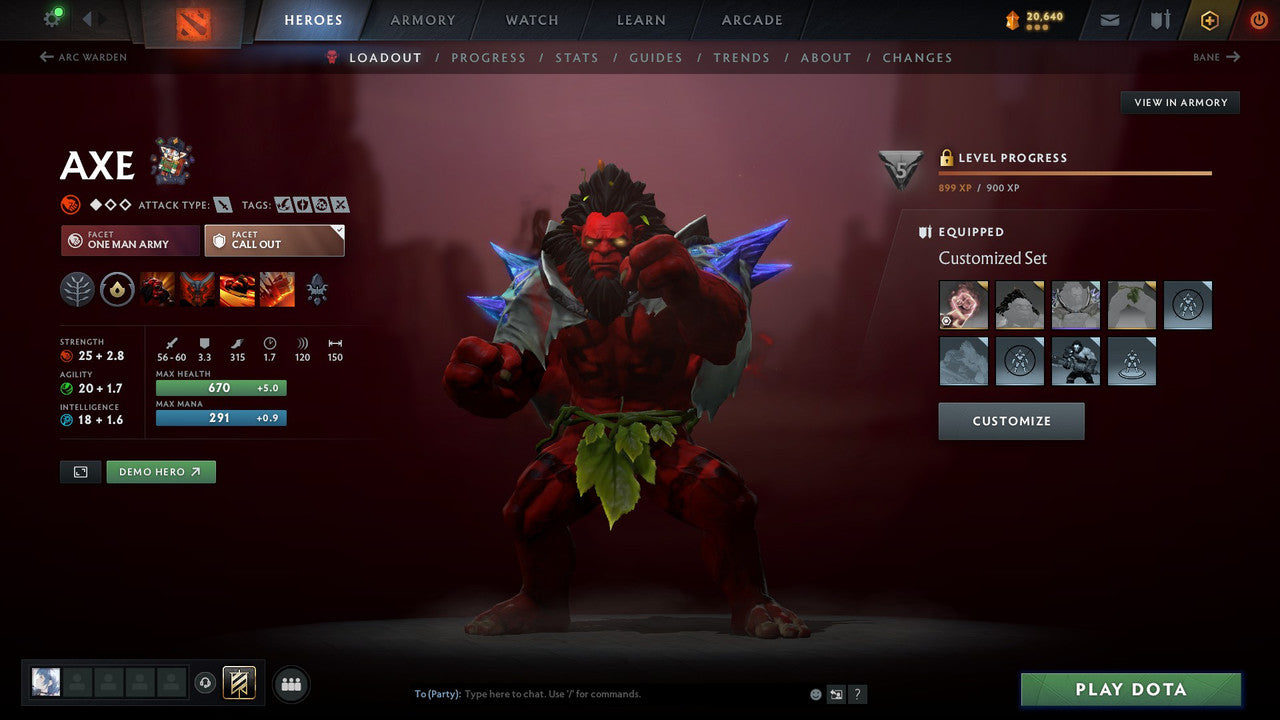This screenshot has height=720, width=1280.
Task: Select the Call Out facet
Action: pos(274,240)
